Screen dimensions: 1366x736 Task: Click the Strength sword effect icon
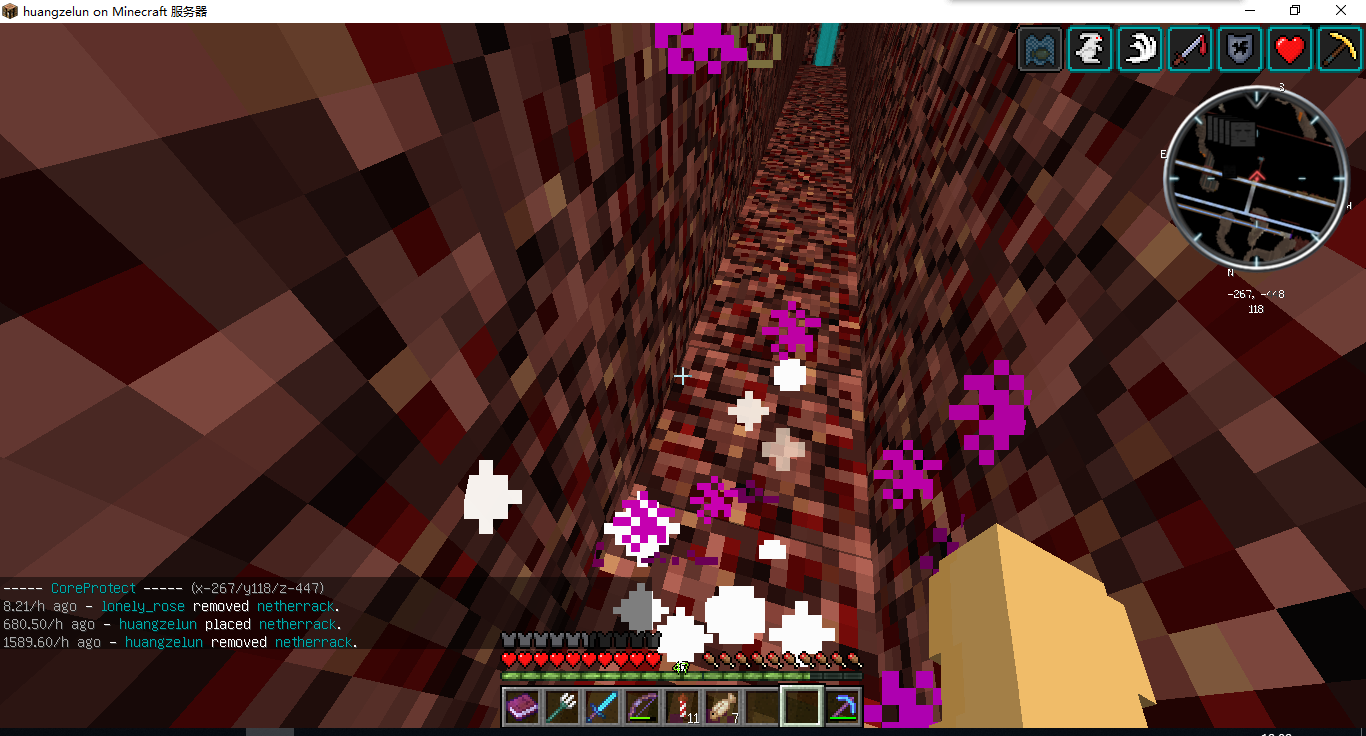point(1190,49)
